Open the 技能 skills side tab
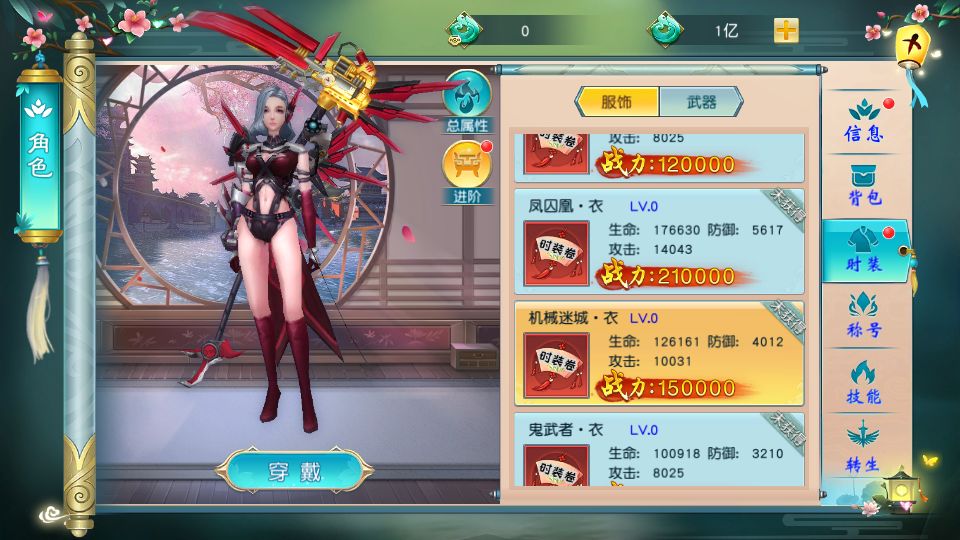 point(863,383)
